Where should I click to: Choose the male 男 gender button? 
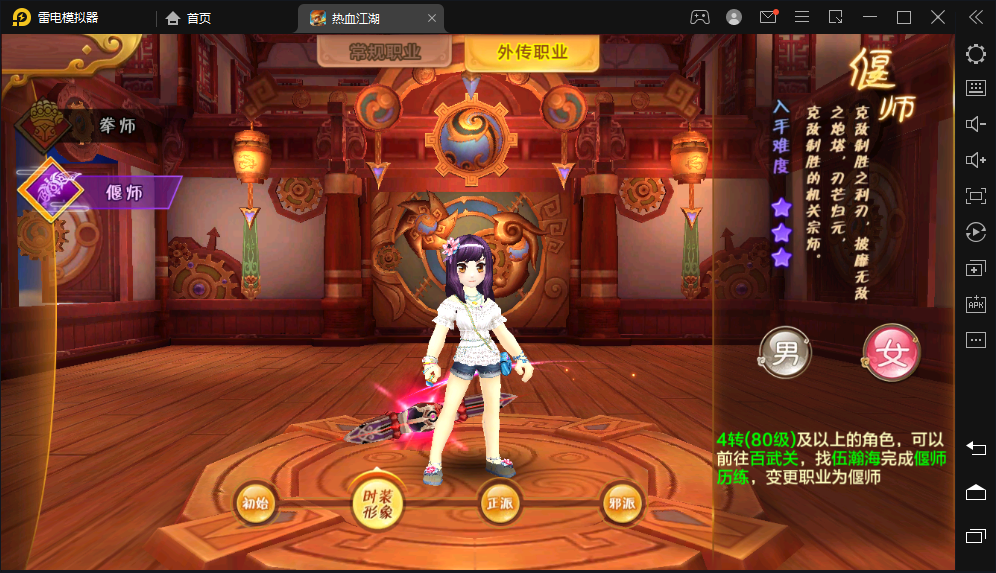click(786, 352)
